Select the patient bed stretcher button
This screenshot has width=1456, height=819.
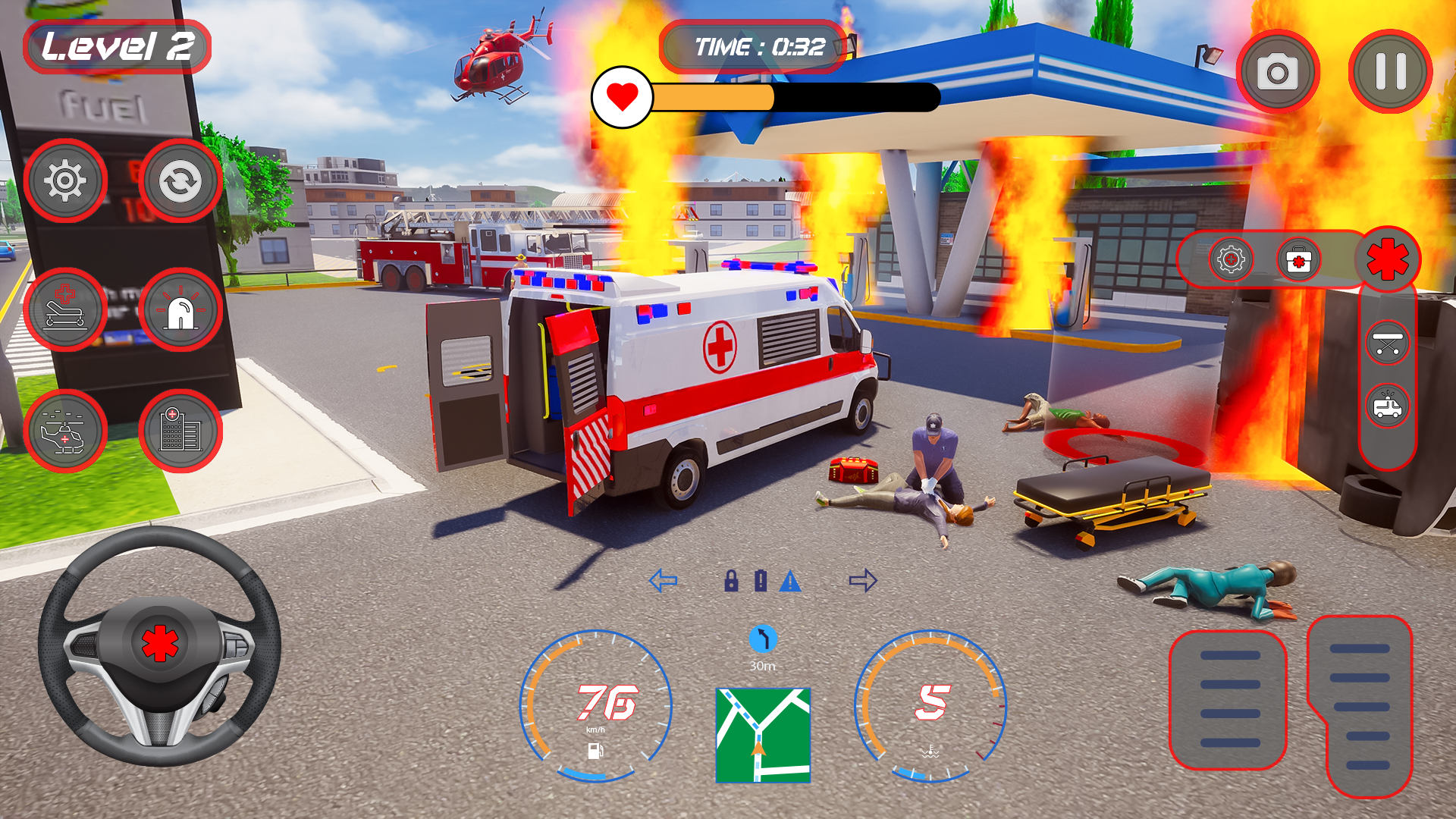click(x=65, y=309)
